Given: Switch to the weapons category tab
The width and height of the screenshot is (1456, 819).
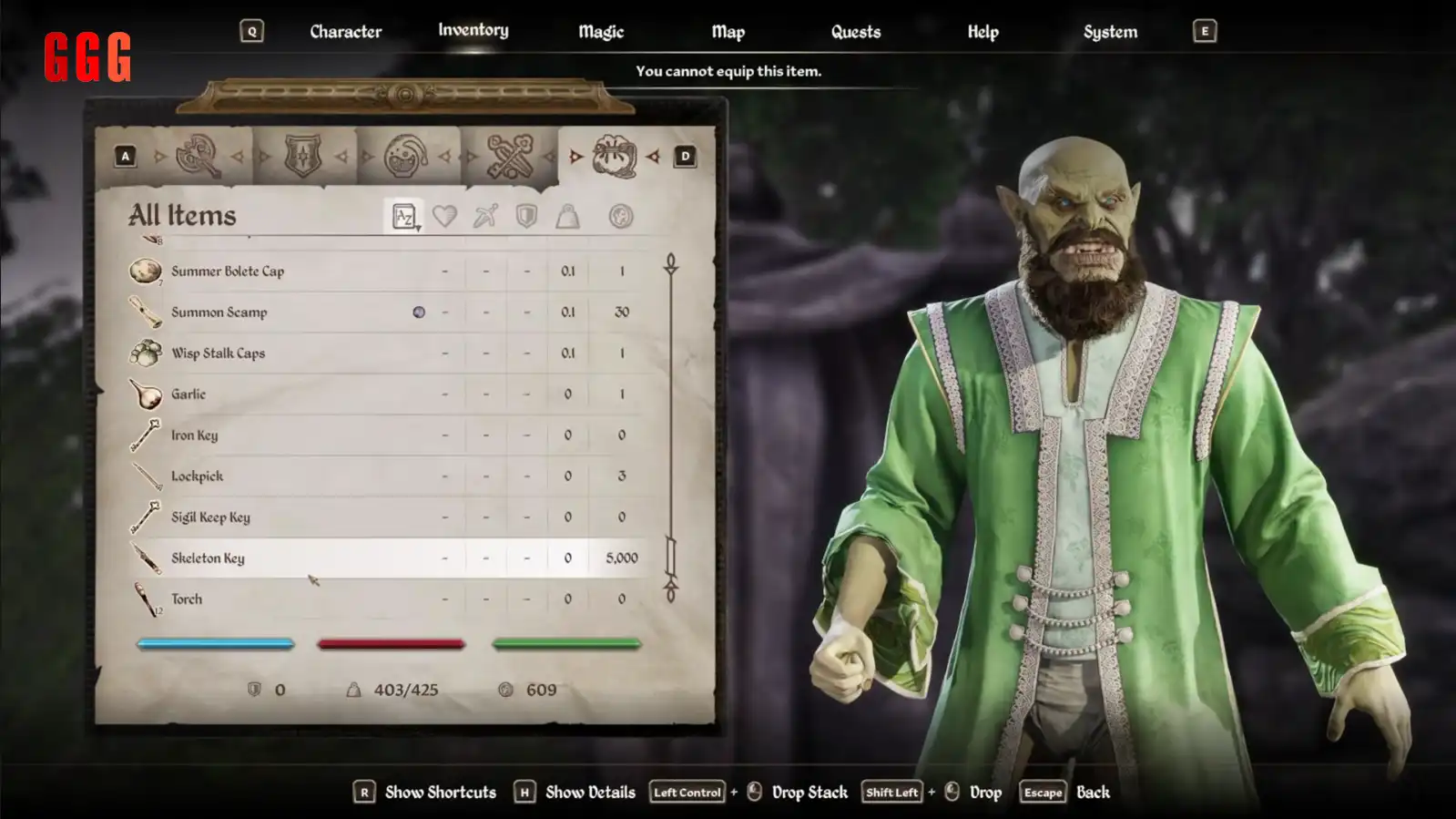Looking at the screenshot, I should click(199, 157).
